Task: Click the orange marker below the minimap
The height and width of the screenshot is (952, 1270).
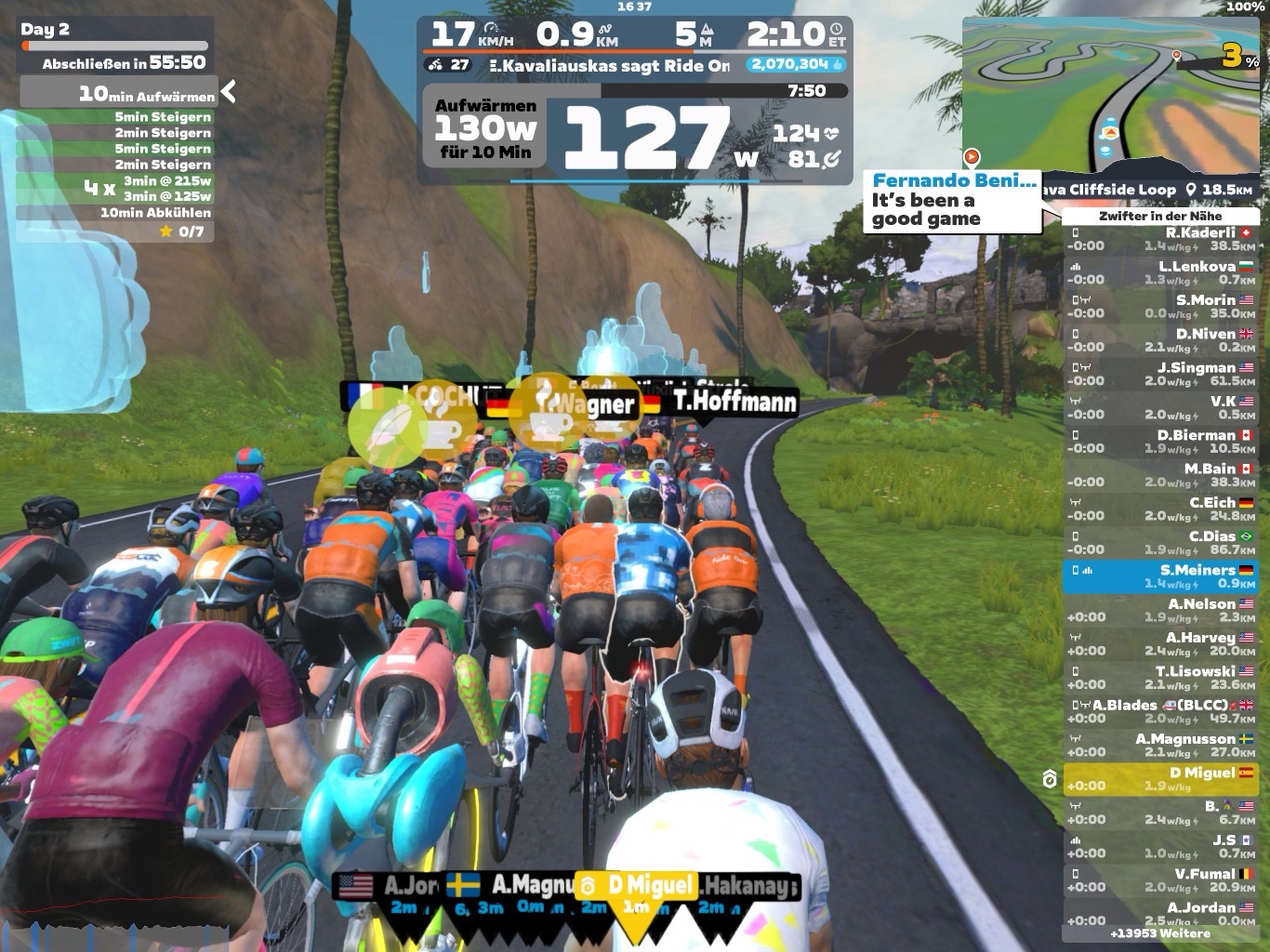Action: (972, 157)
